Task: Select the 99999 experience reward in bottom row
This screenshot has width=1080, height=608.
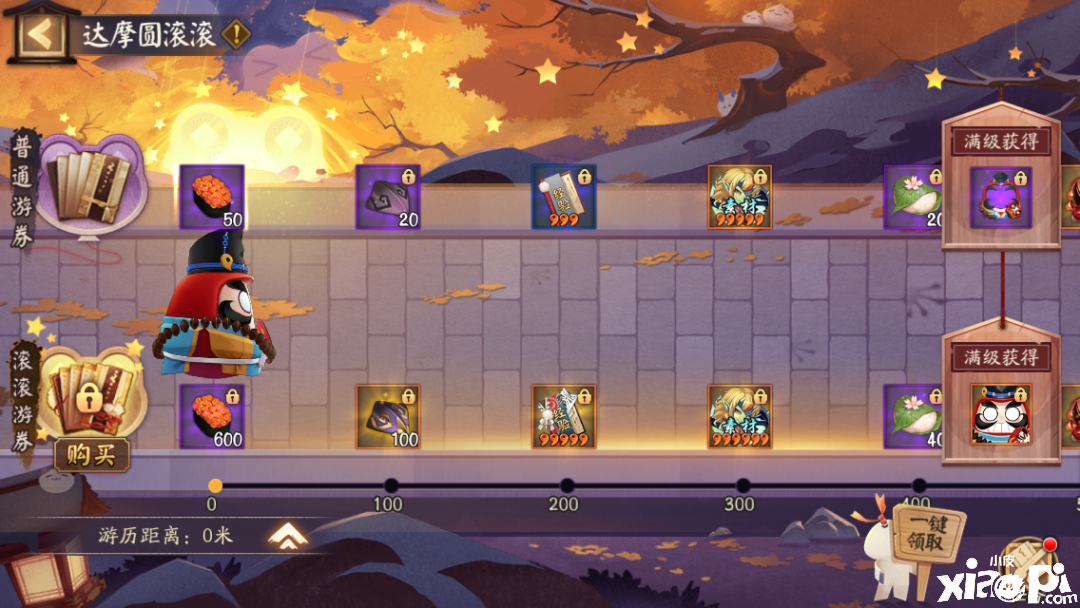Action: coord(564,416)
